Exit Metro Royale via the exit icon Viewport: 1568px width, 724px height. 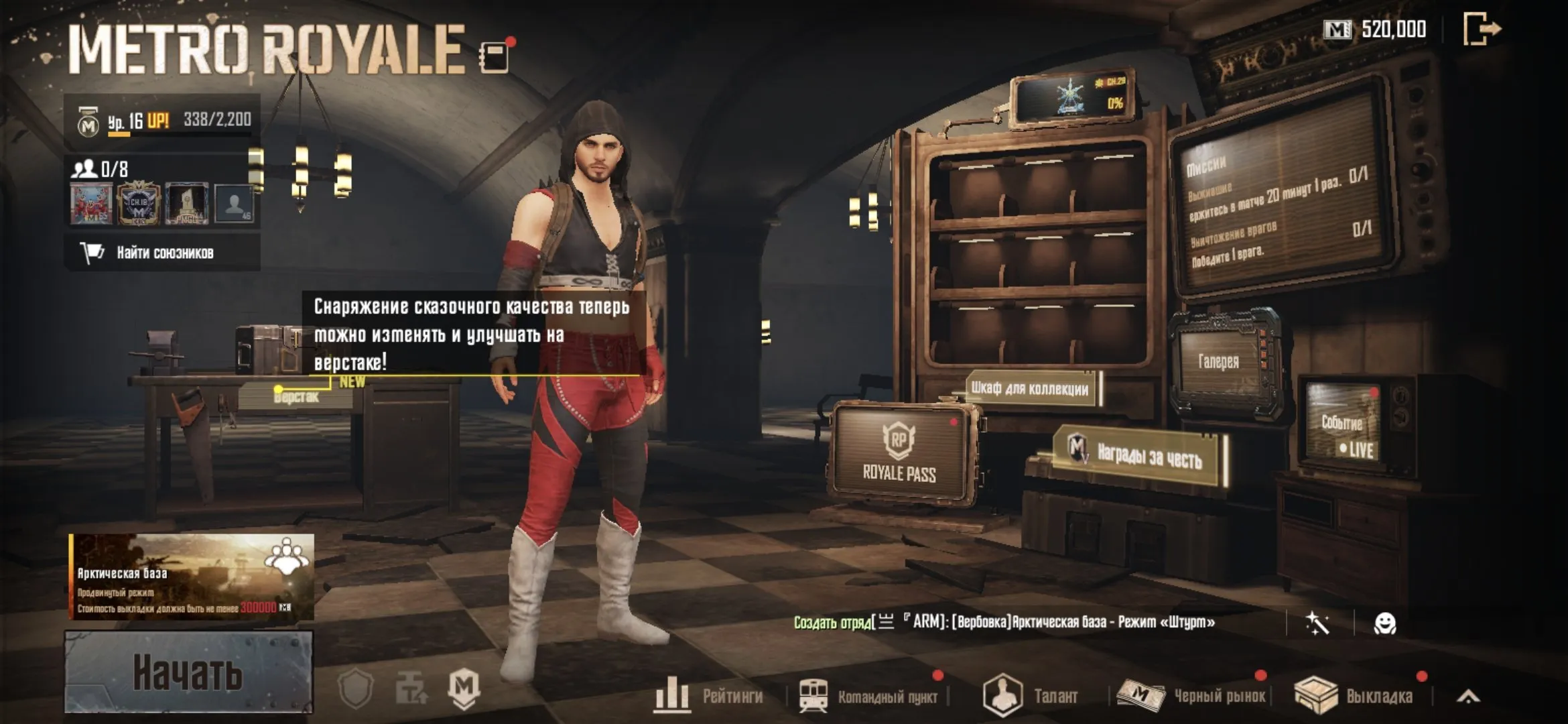pos(1482,29)
